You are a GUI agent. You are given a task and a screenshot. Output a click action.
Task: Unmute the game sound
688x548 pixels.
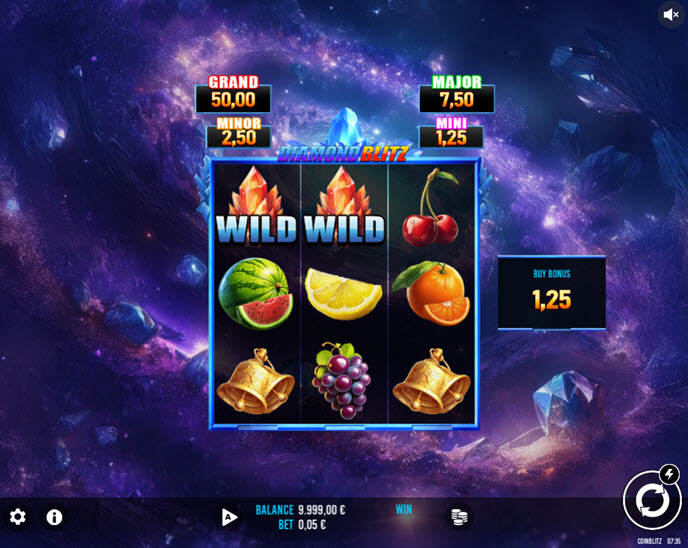(670, 15)
